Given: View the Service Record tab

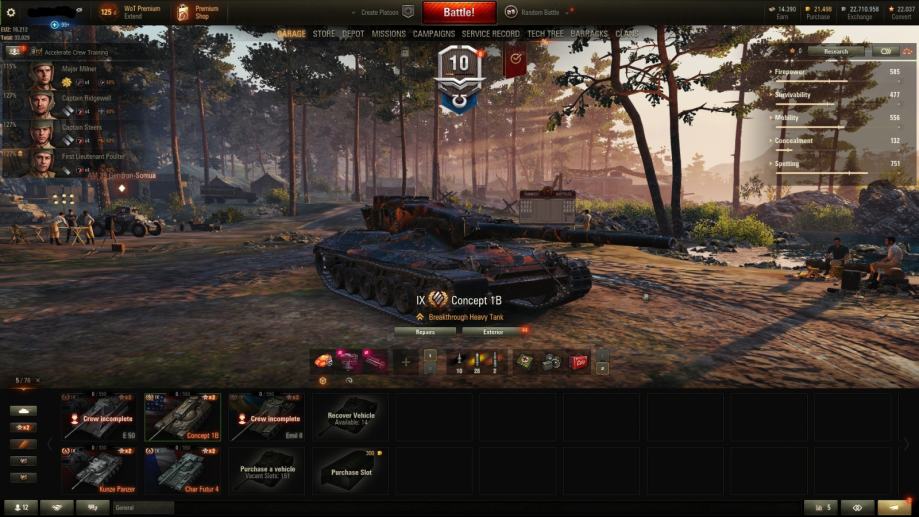Looking at the screenshot, I should click(490, 34).
